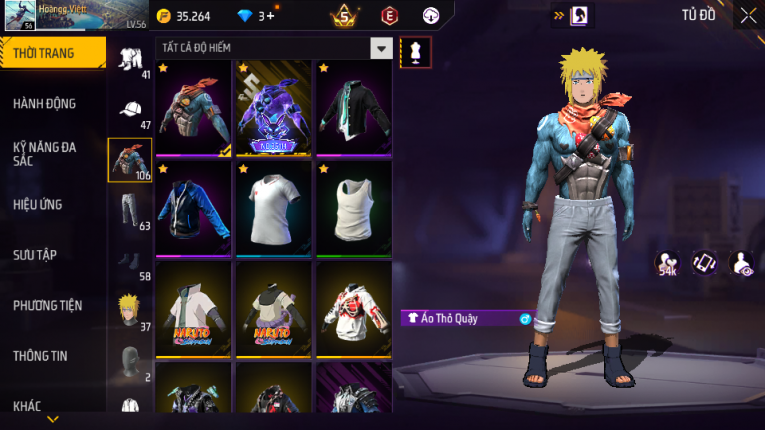This screenshot has width=765, height=430.
Task: Toggle the mannequin preview icon
Action: point(416,52)
